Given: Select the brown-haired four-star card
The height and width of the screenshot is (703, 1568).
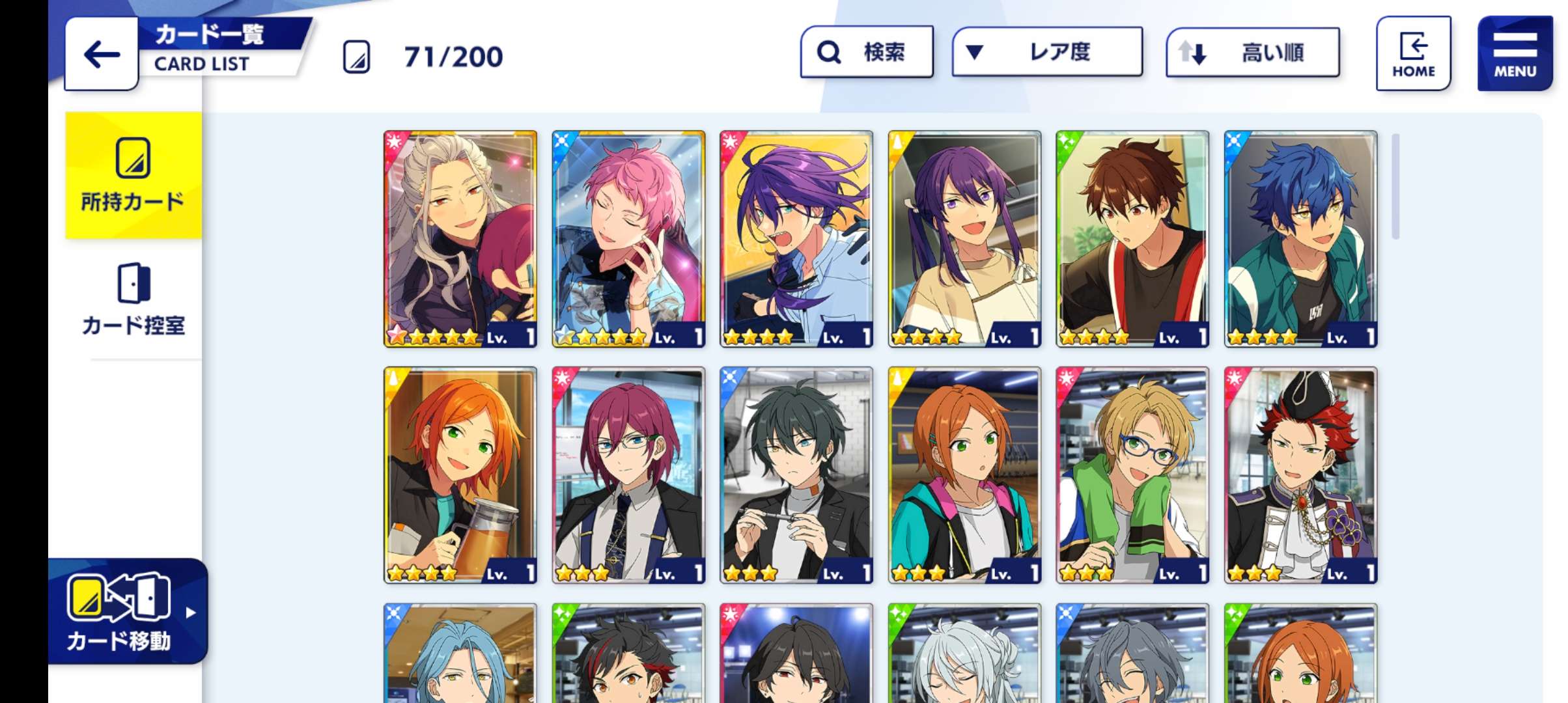Looking at the screenshot, I should point(1132,239).
